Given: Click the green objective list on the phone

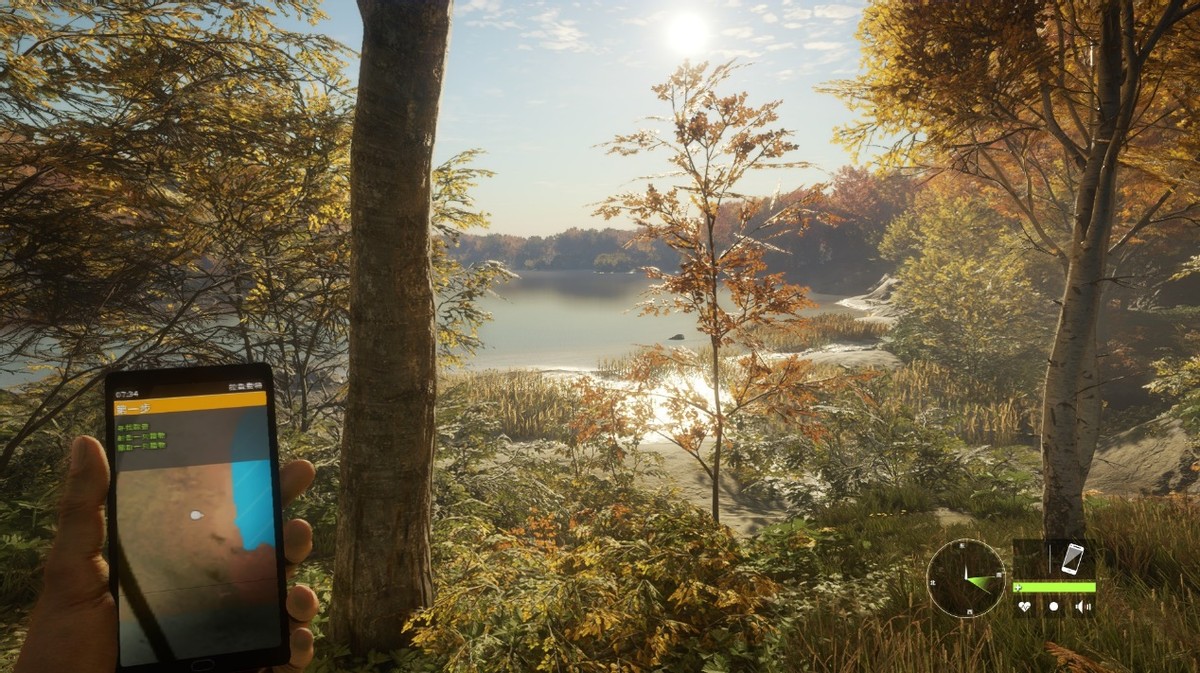Looking at the screenshot, I should (141, 436).
